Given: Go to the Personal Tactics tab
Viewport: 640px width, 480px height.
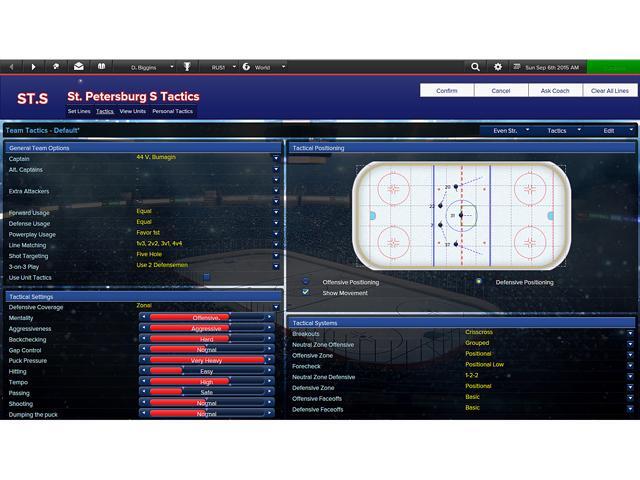Looking at the screenshot, I should 172,111.
